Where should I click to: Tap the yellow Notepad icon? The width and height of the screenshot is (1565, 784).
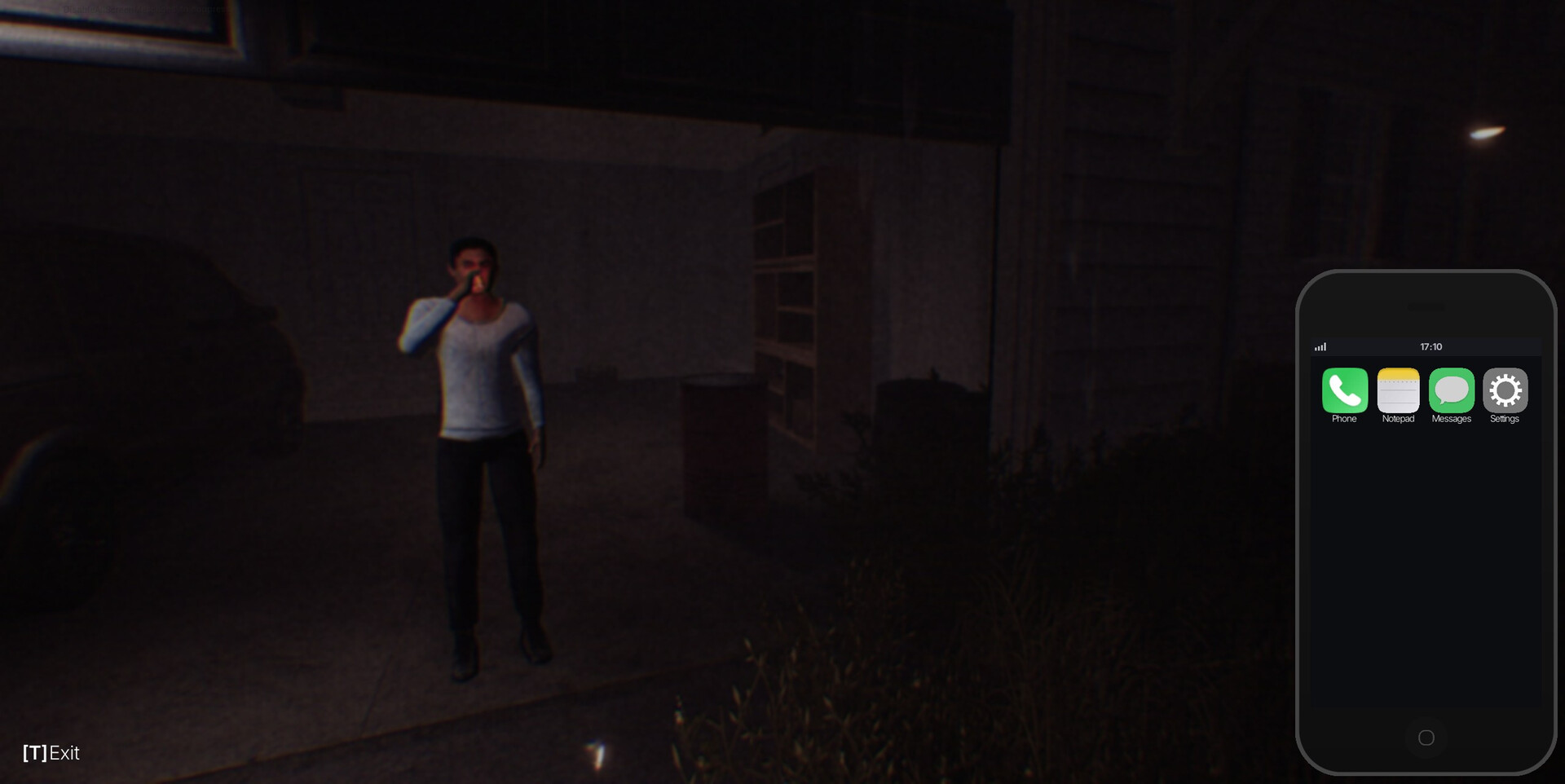1398,391
